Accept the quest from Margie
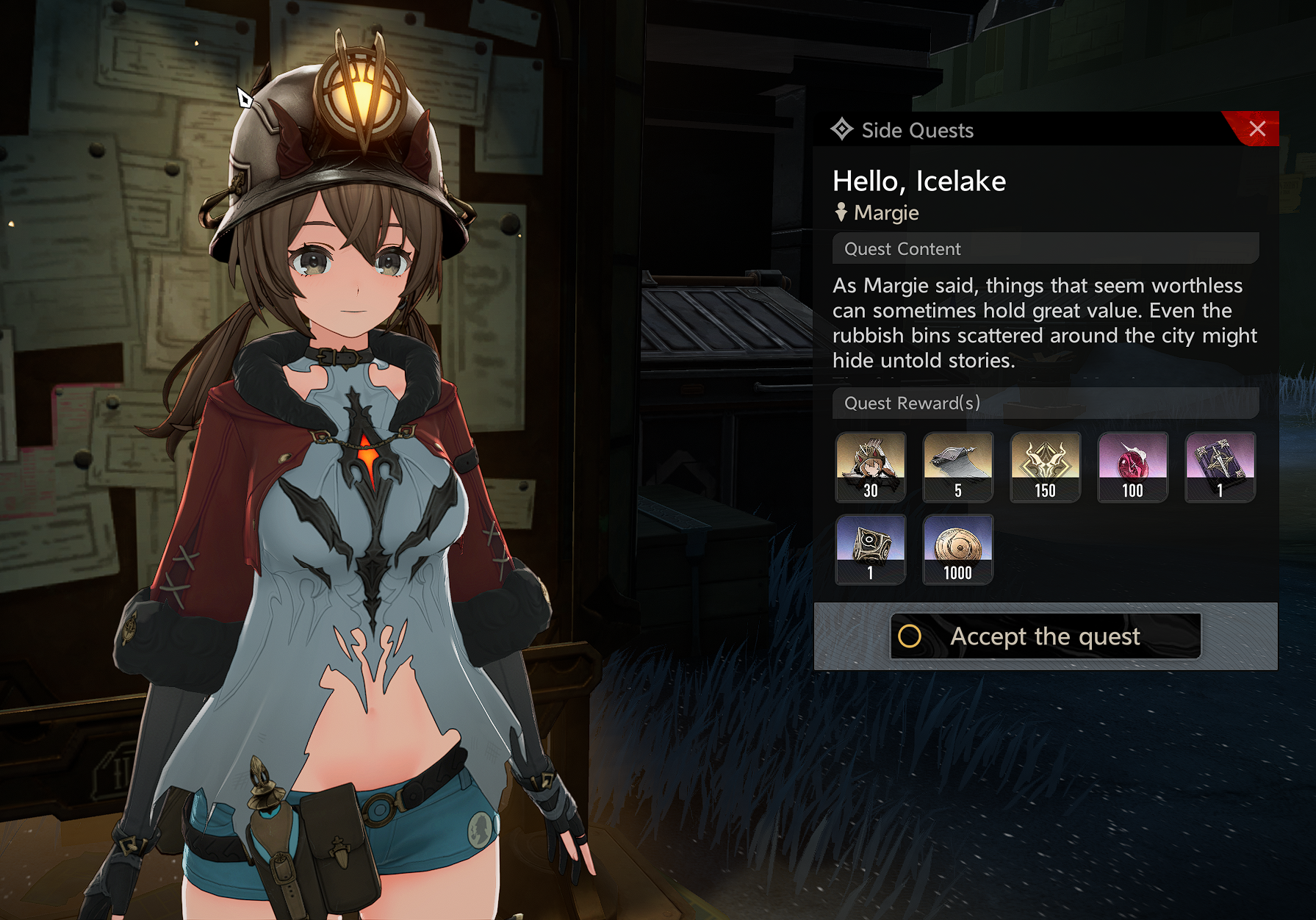Viewport: 1316px width, 920px height. click(x=1045, y=636)
